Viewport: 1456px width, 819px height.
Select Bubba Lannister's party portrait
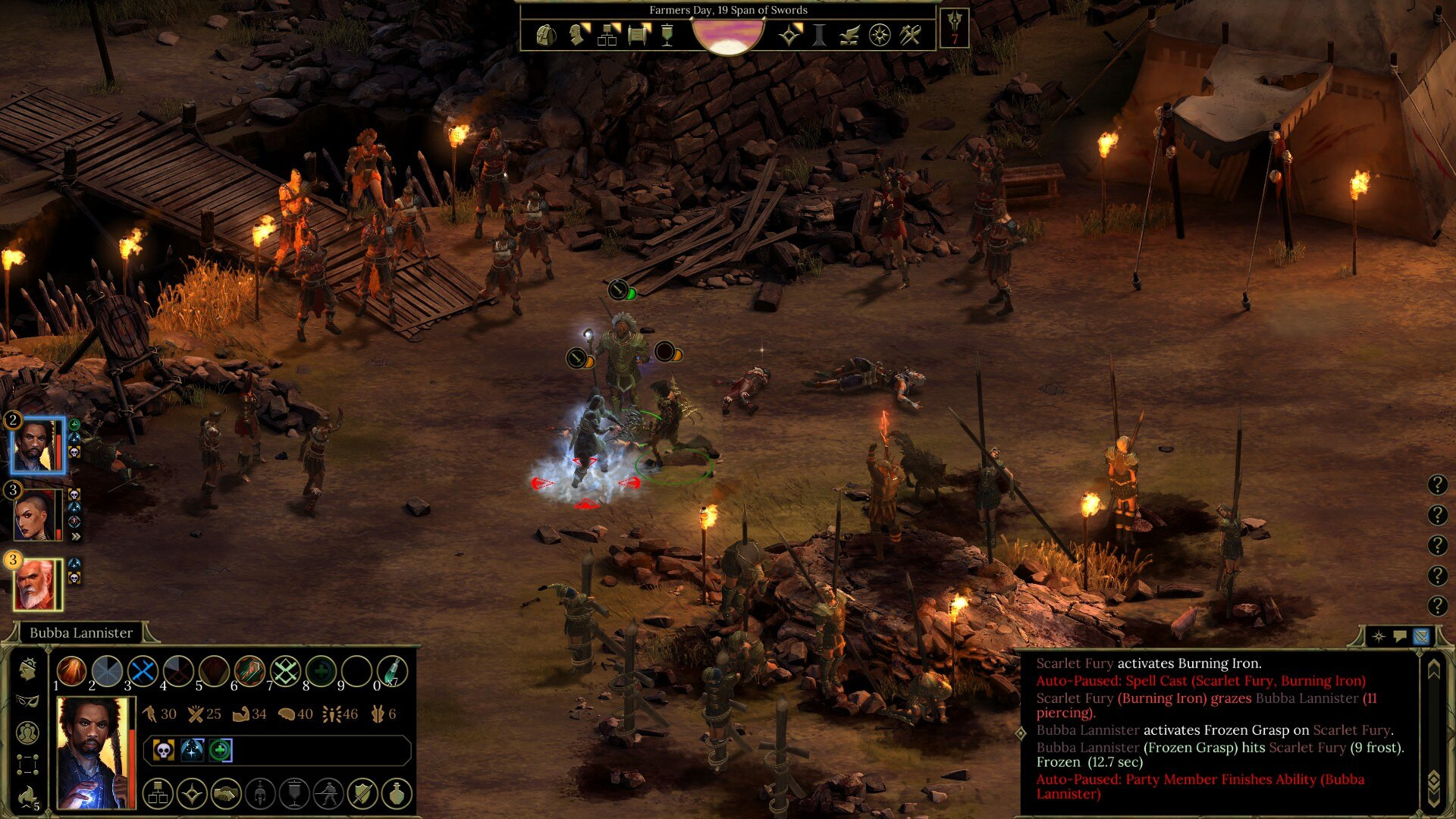click(x=36, y=445)
